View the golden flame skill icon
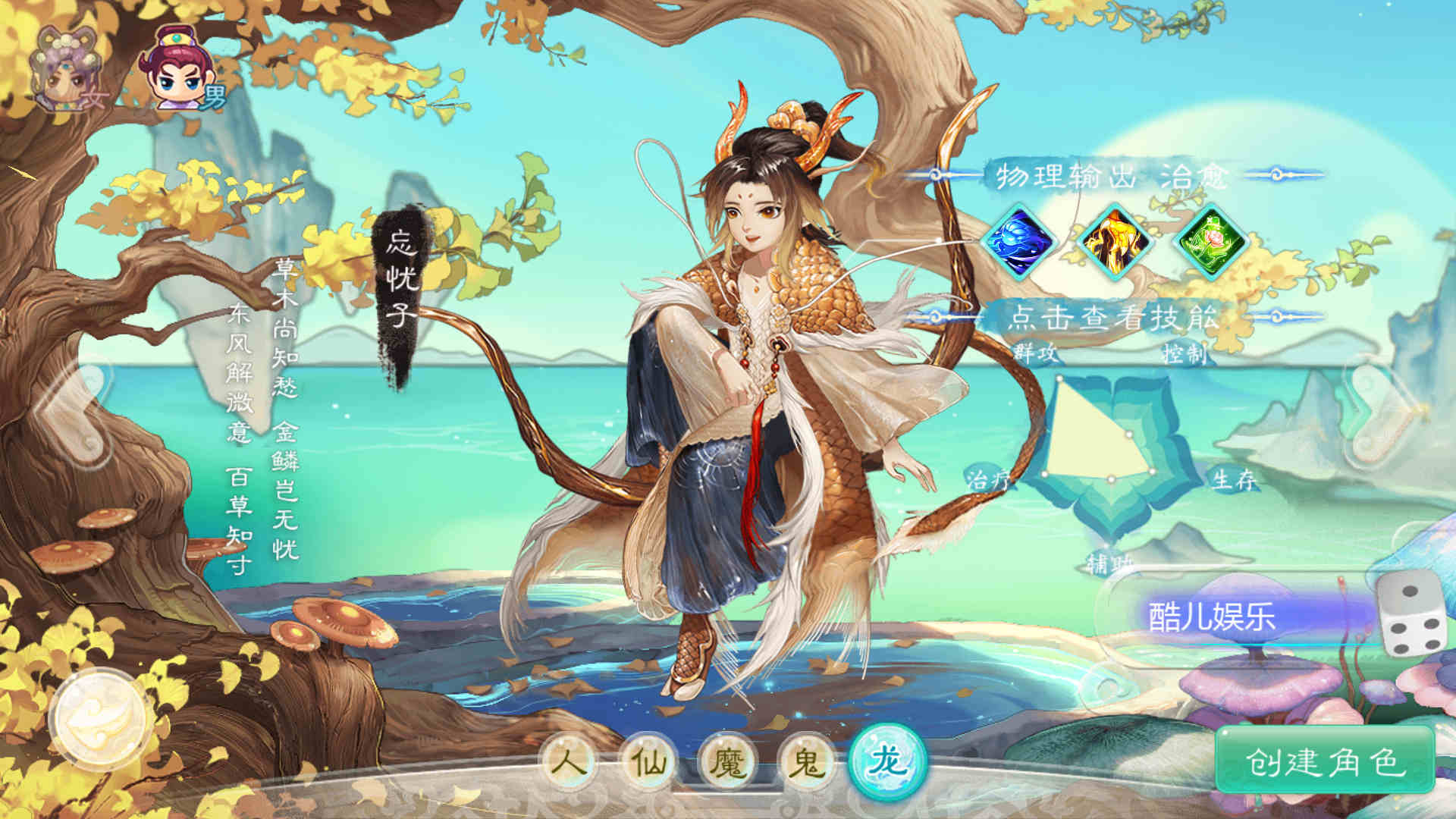Viewport: 1456px width, 819px height. coord(1114,243)
